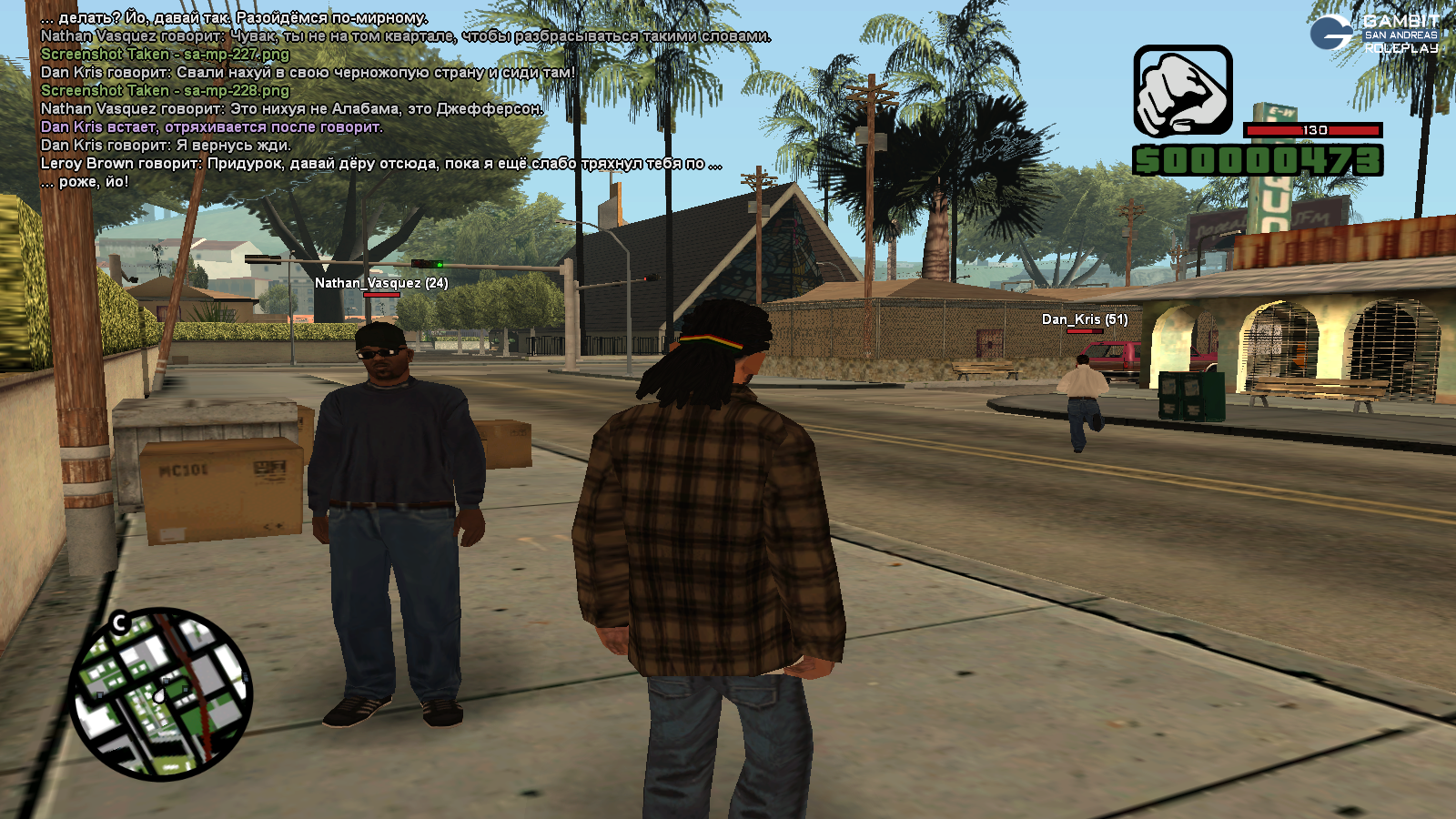Click the Gambit San Andreas Roleplay logo

point(1375,33)
